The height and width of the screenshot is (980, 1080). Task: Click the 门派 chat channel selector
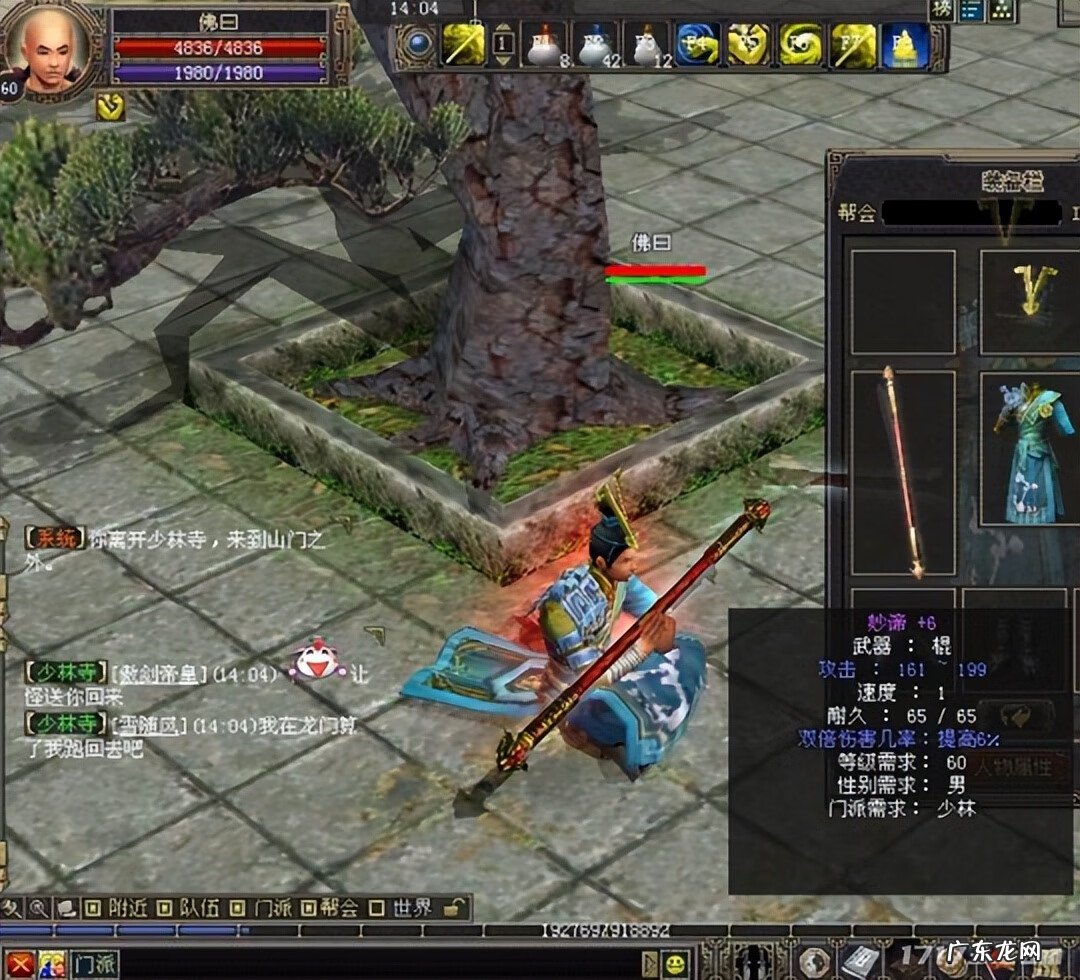coord(94,965)
